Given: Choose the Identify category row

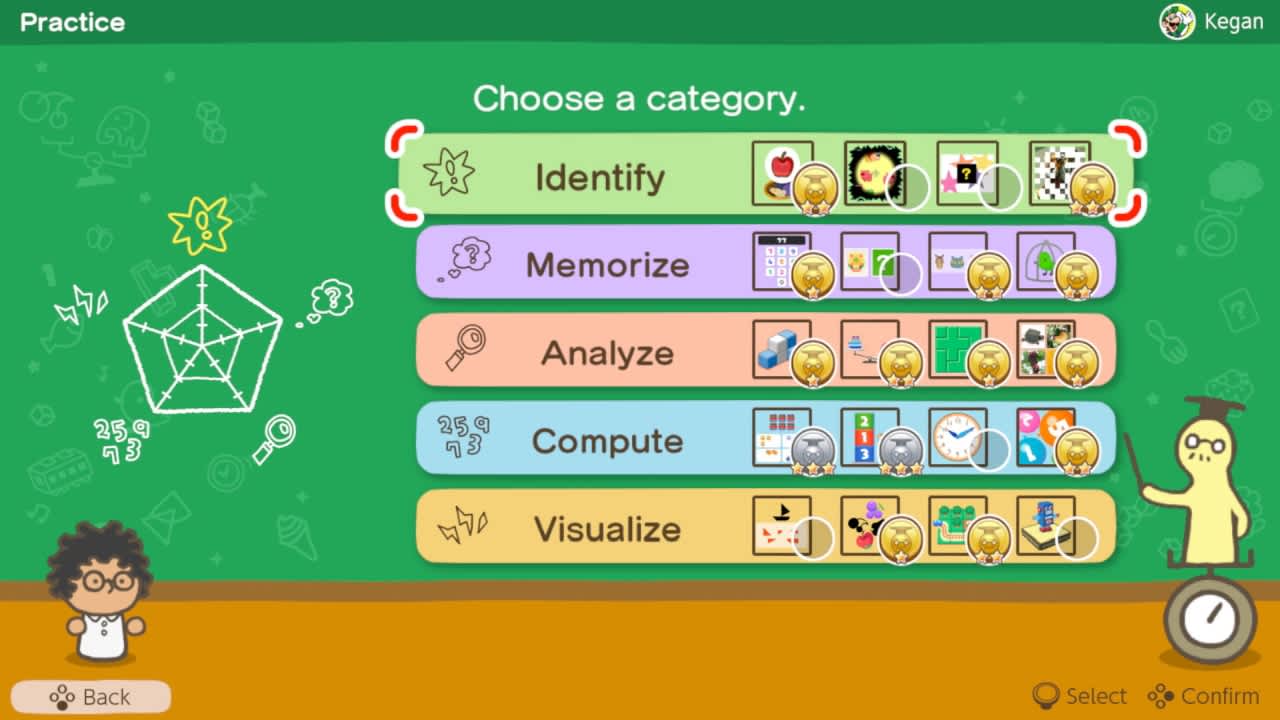Looking at the screenshot, I should (600, 176).
